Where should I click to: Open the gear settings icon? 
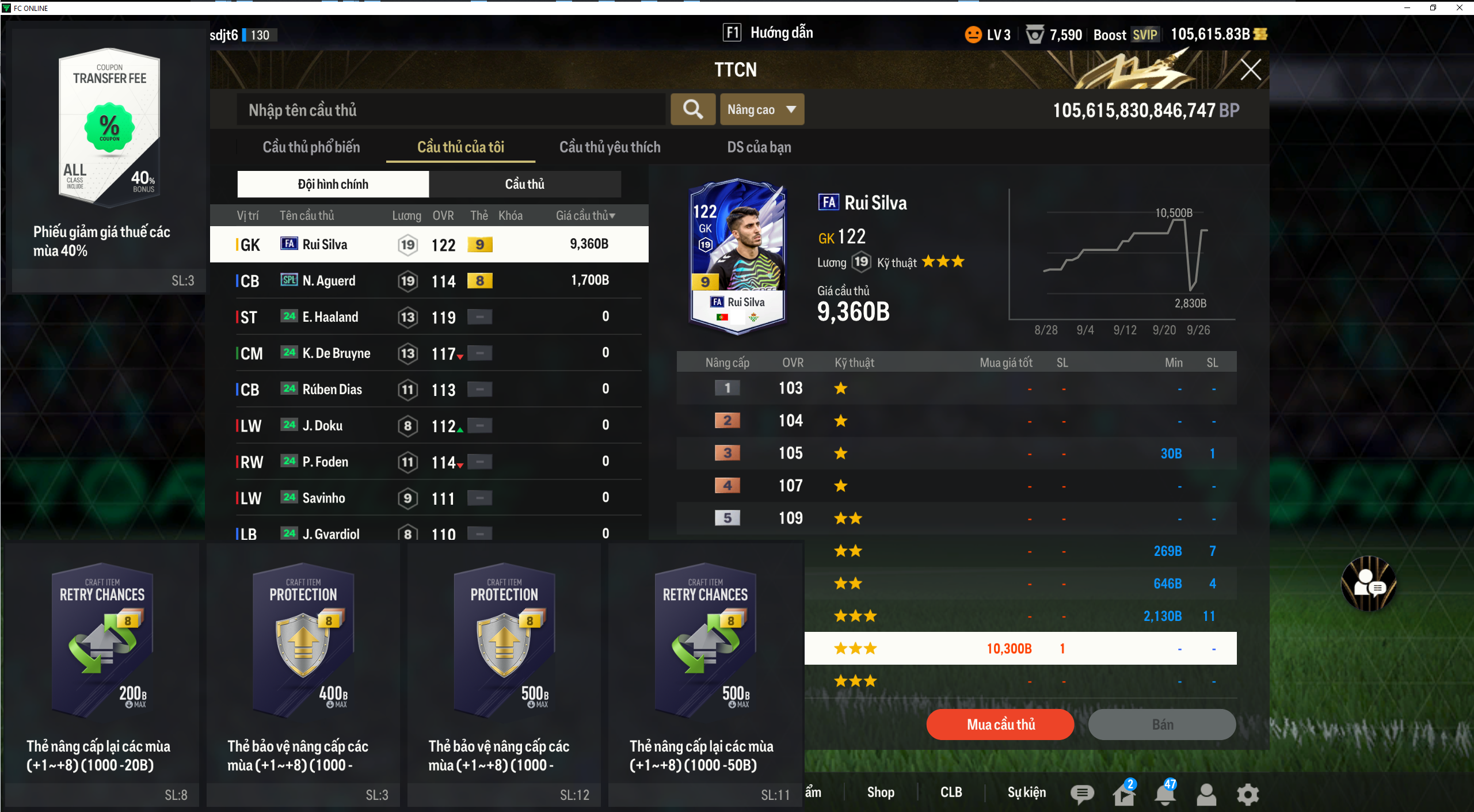(1247, 794)
